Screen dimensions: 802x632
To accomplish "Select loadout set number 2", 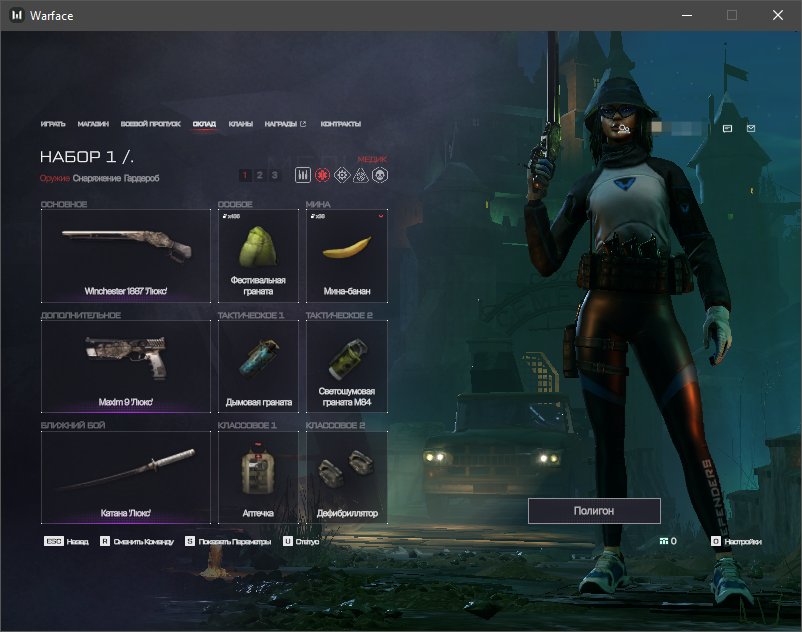I will pos(259,175).
